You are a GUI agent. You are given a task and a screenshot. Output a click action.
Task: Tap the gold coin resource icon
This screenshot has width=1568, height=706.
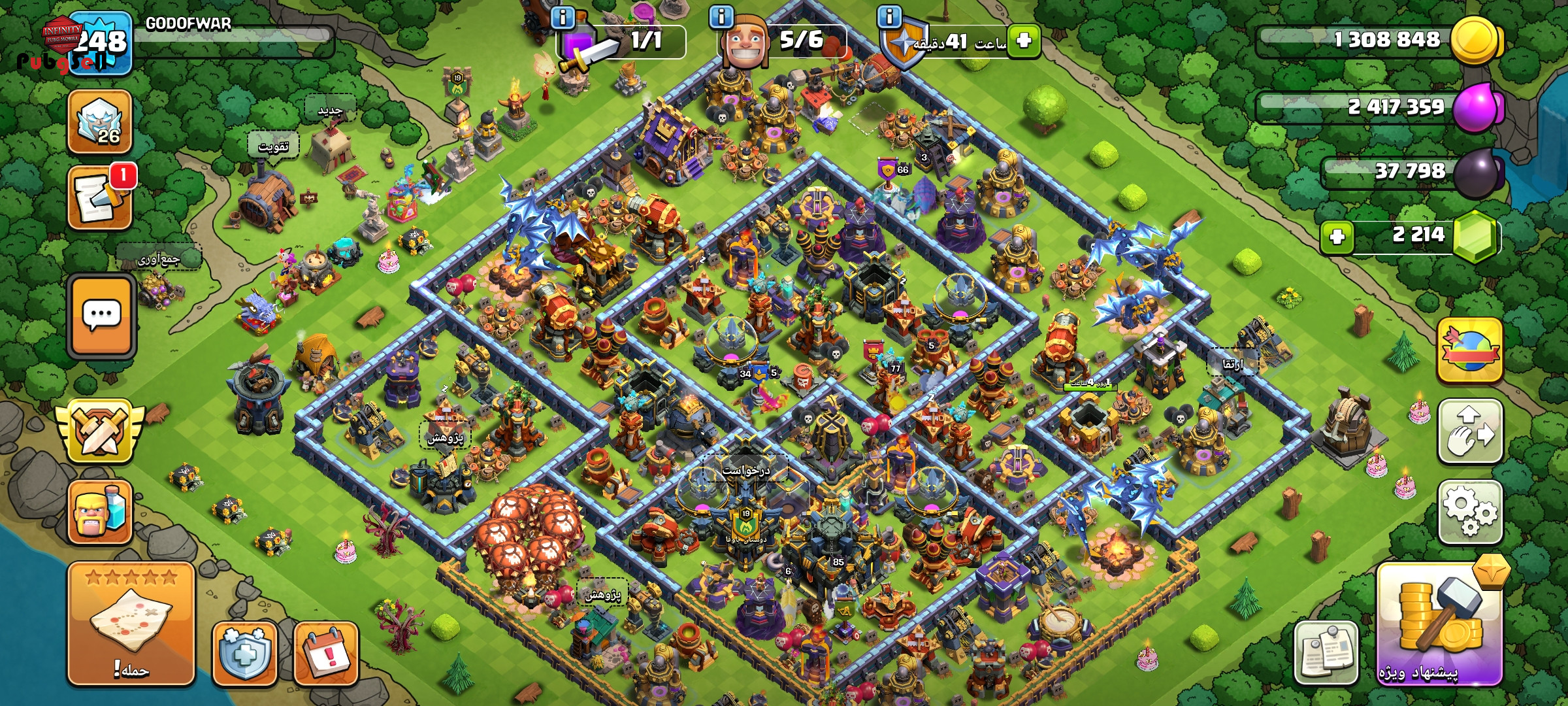(x=1475, y=41)
